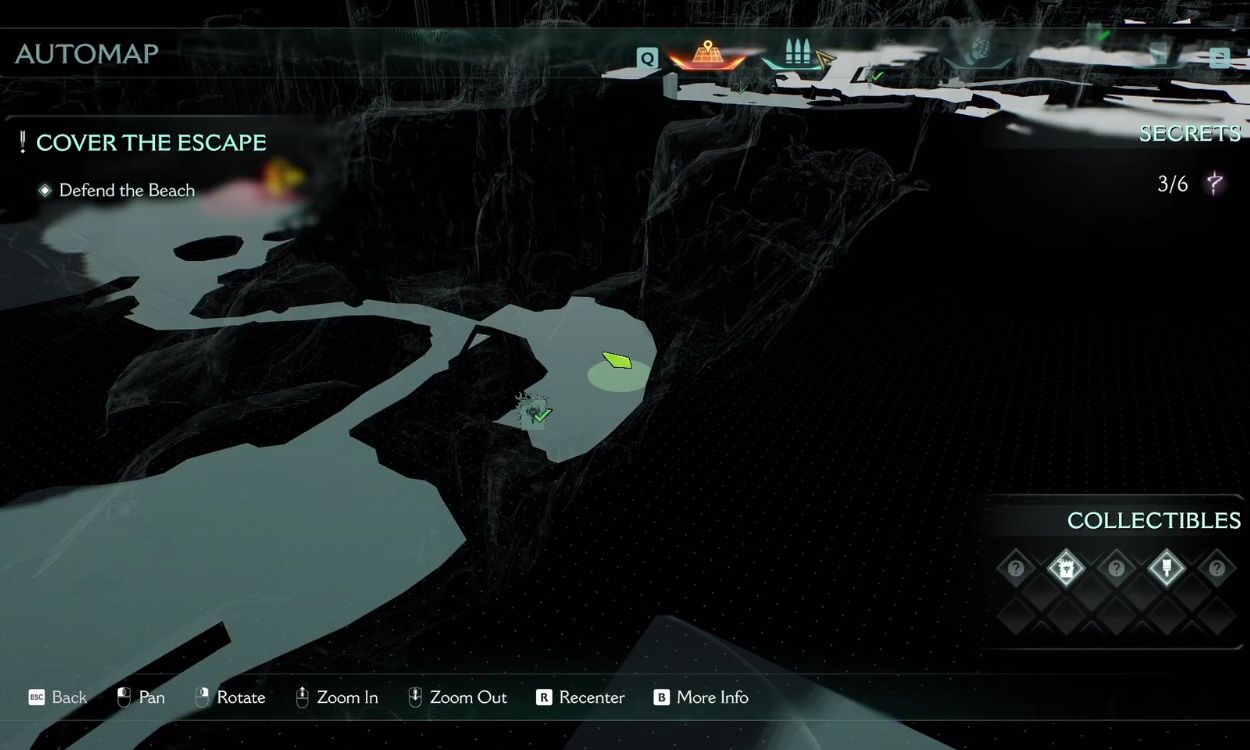Screen dimensions: 1250x750
Task: Select the paintbrush skin collectible icon
Action: point(1166,569)
